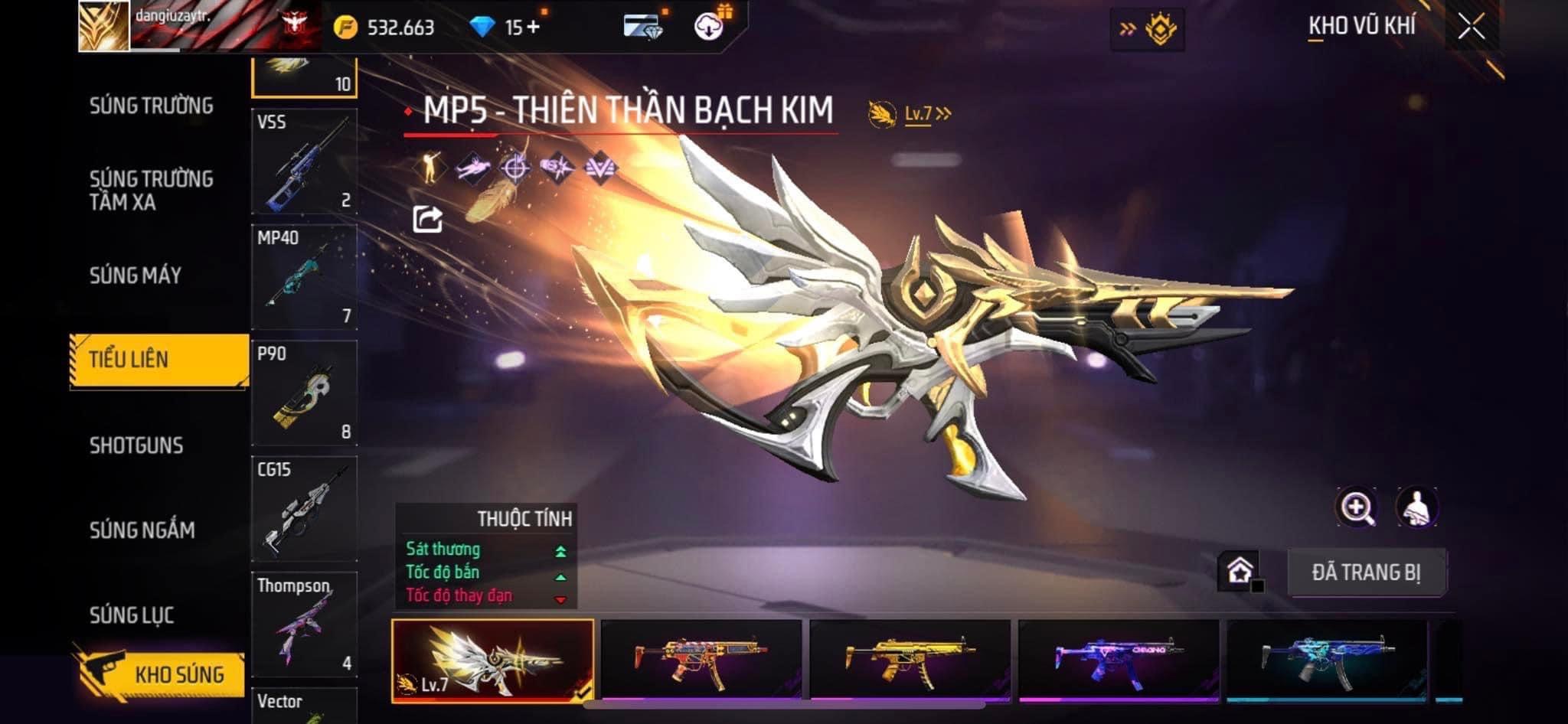Choose the MP40 weapon slot
Screen dimensions: 1568x724
click(x=304, y=277)
